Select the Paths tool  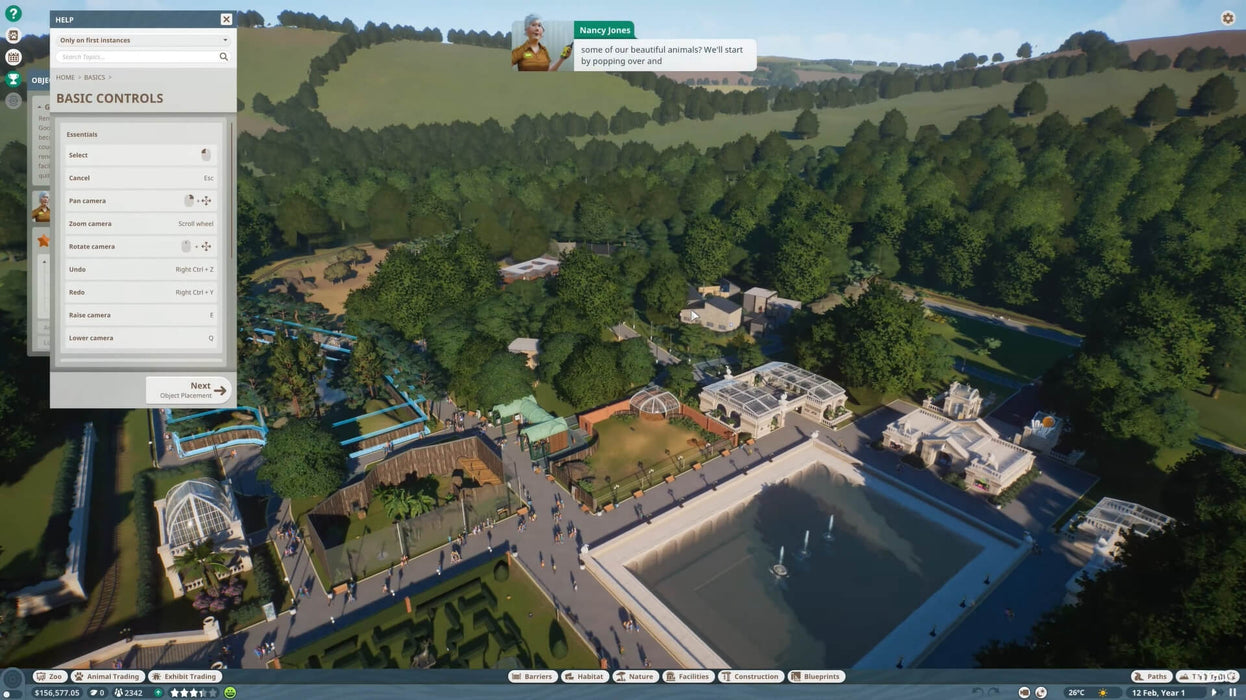[1151, 677]
